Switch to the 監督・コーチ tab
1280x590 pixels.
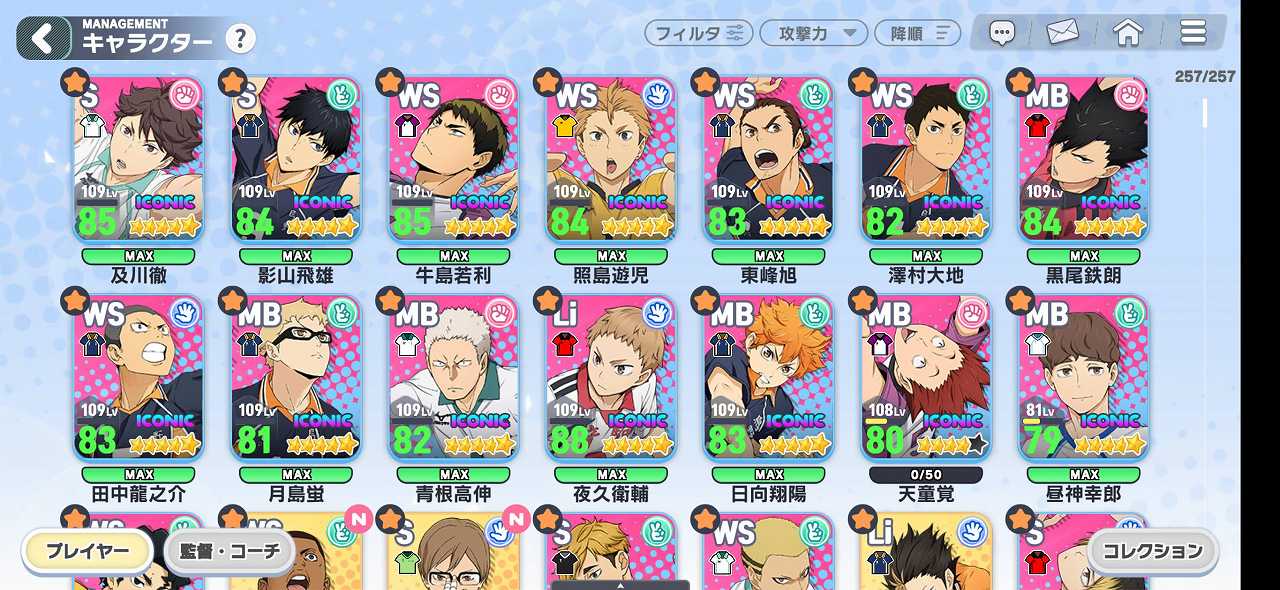[230, 551]
